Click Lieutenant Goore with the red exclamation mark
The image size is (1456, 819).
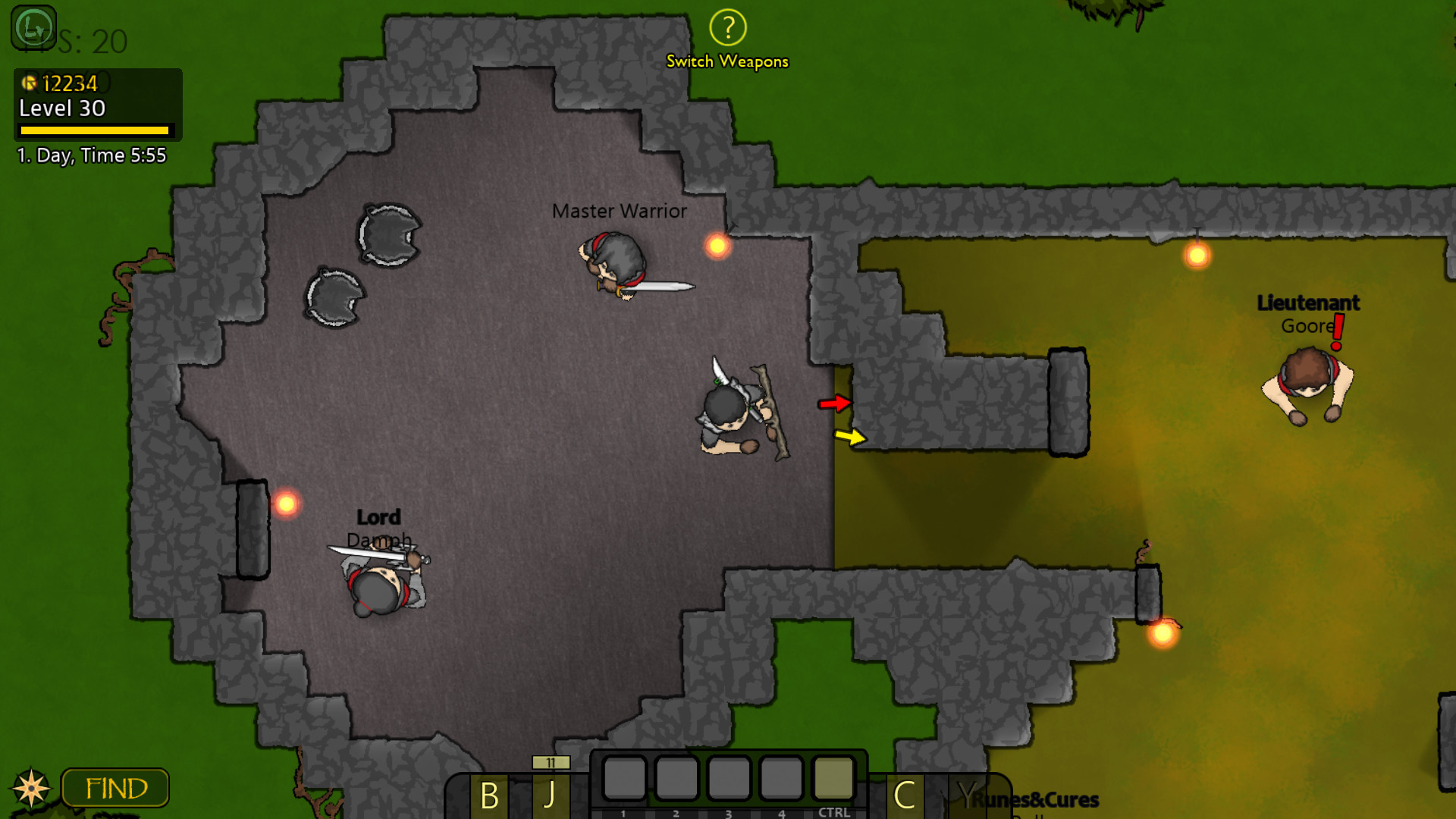coord(1308,379)
